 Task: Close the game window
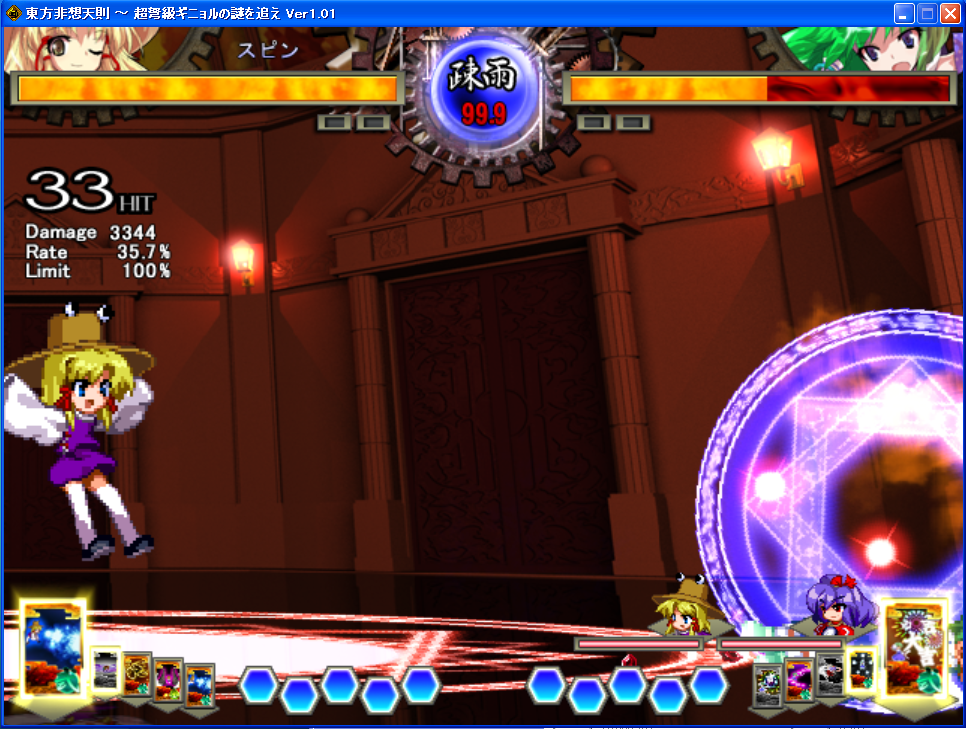pyautogui.click(x=949, y=14)
